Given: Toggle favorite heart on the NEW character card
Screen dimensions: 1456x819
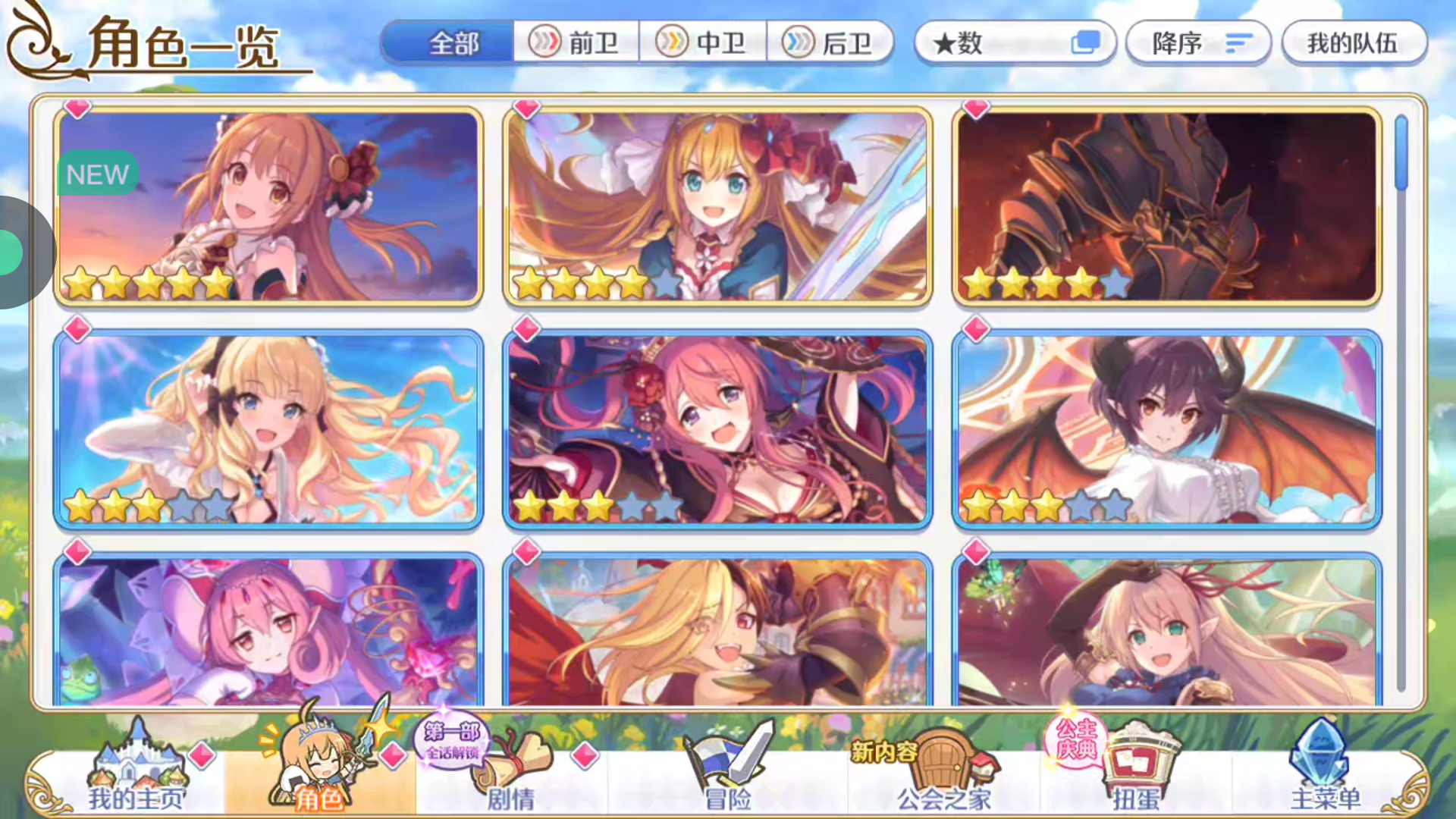Looking at the screenshot, I should [76, 108].
